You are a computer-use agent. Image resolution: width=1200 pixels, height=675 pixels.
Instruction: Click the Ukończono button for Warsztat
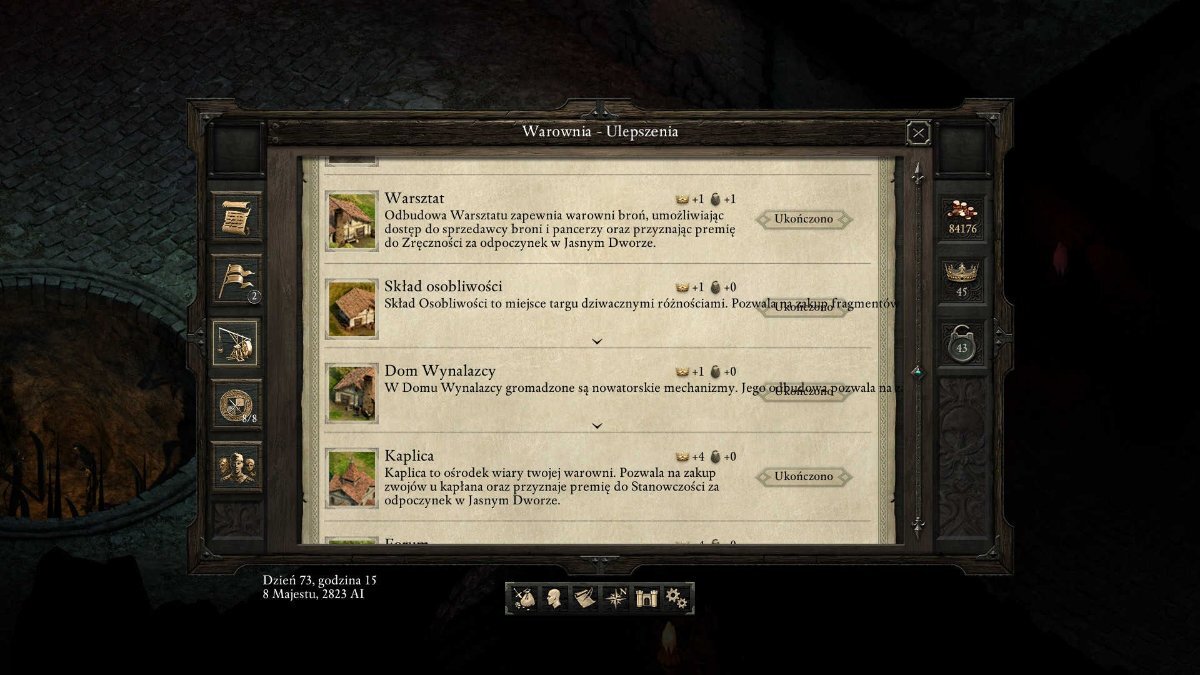tap(804, 219)
